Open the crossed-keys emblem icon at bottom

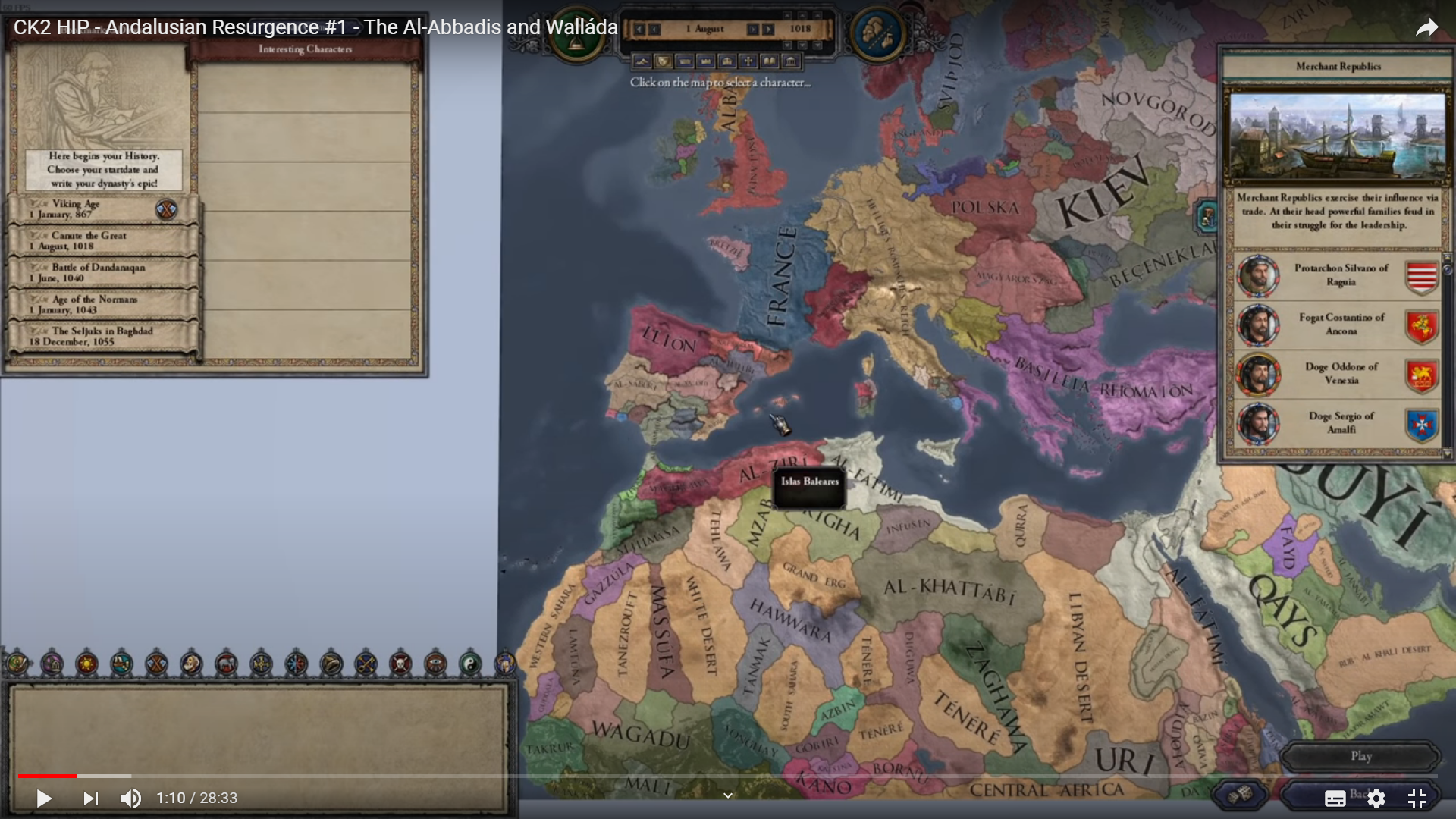366,664
